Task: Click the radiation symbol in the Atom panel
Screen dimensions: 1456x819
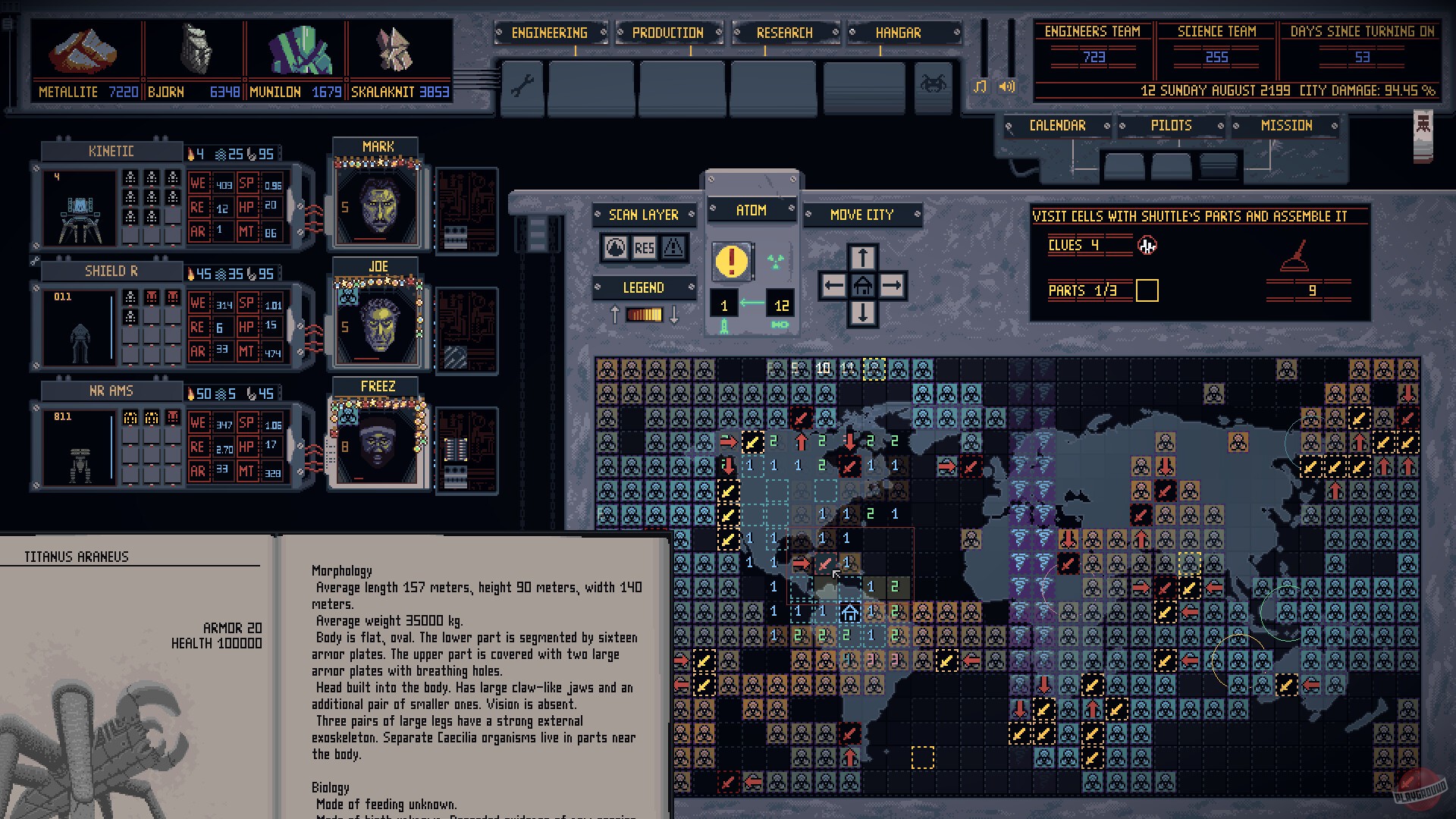Action: click(x=776, y=262)
